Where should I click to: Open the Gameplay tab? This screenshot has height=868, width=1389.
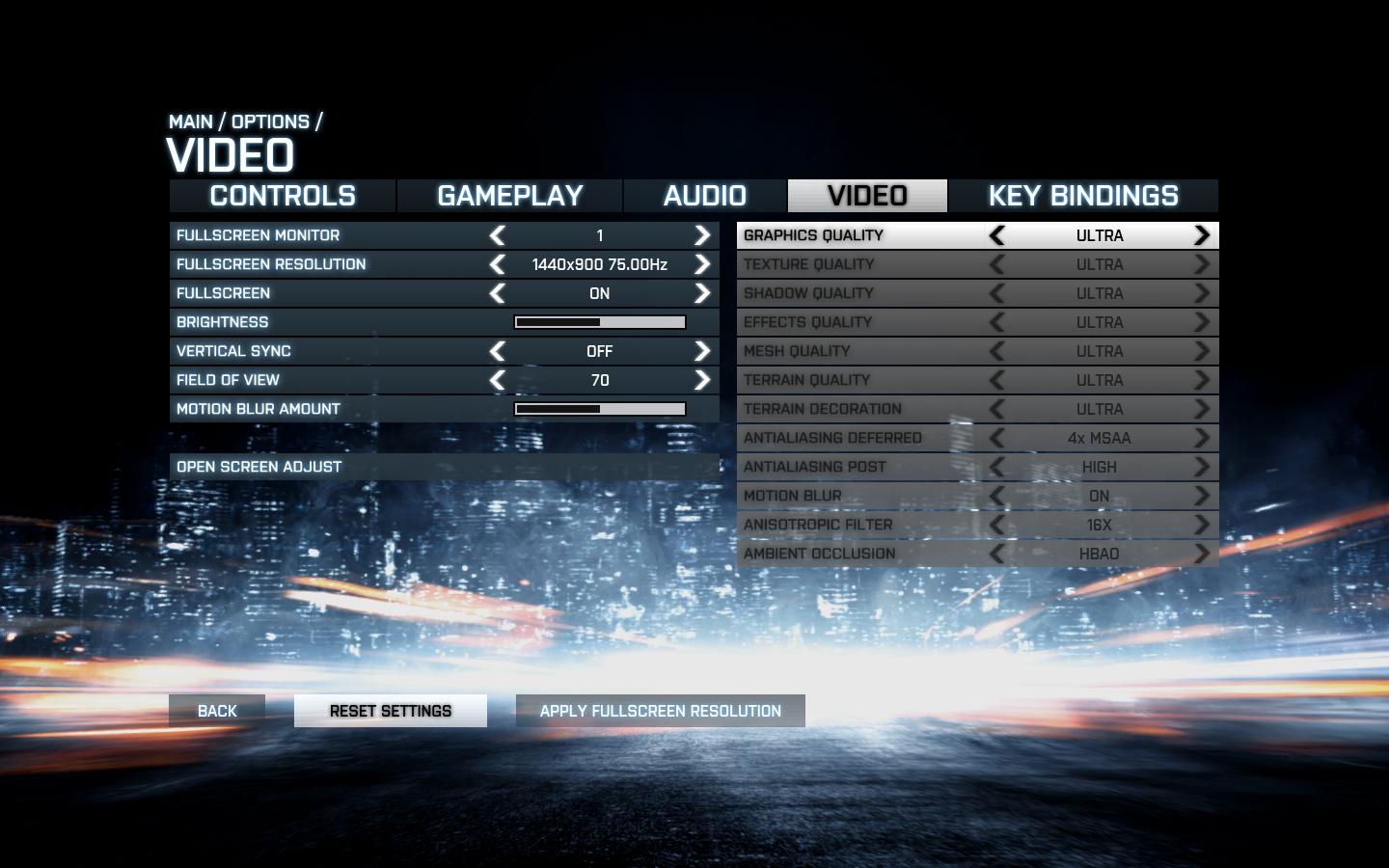[510, 196]
